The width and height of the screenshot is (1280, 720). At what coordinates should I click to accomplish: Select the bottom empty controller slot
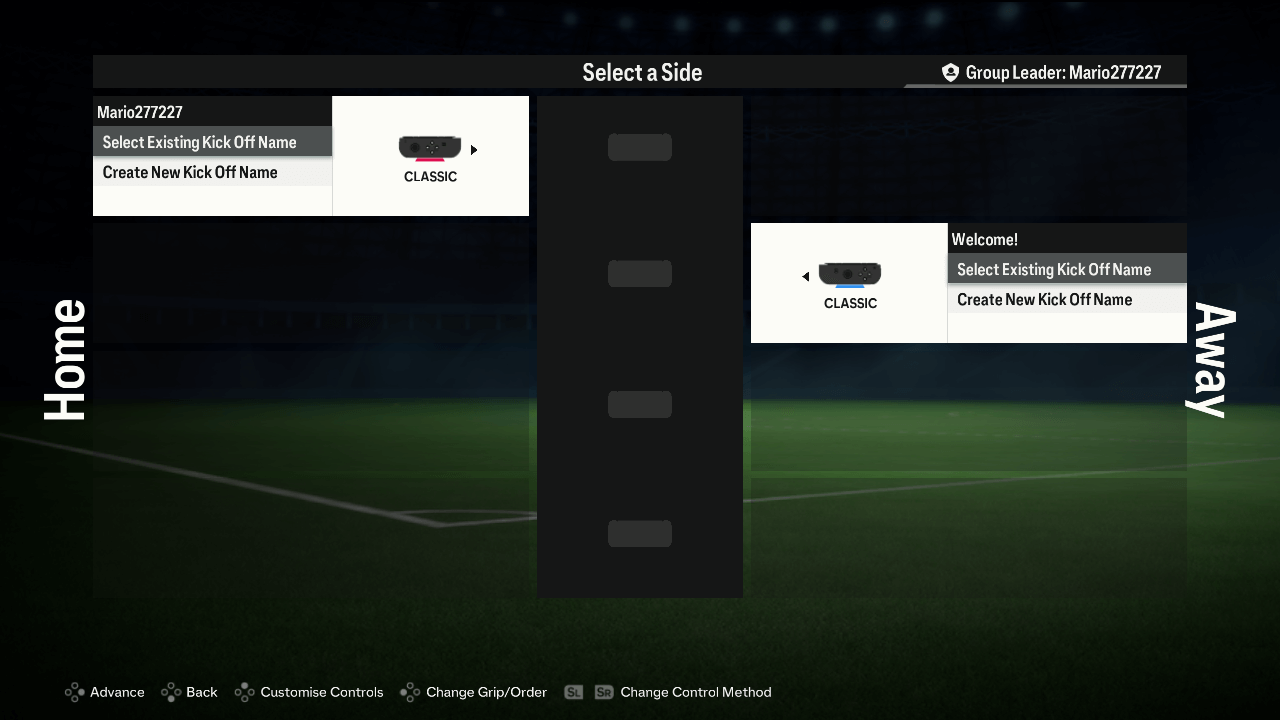click(x=639, y=533)
